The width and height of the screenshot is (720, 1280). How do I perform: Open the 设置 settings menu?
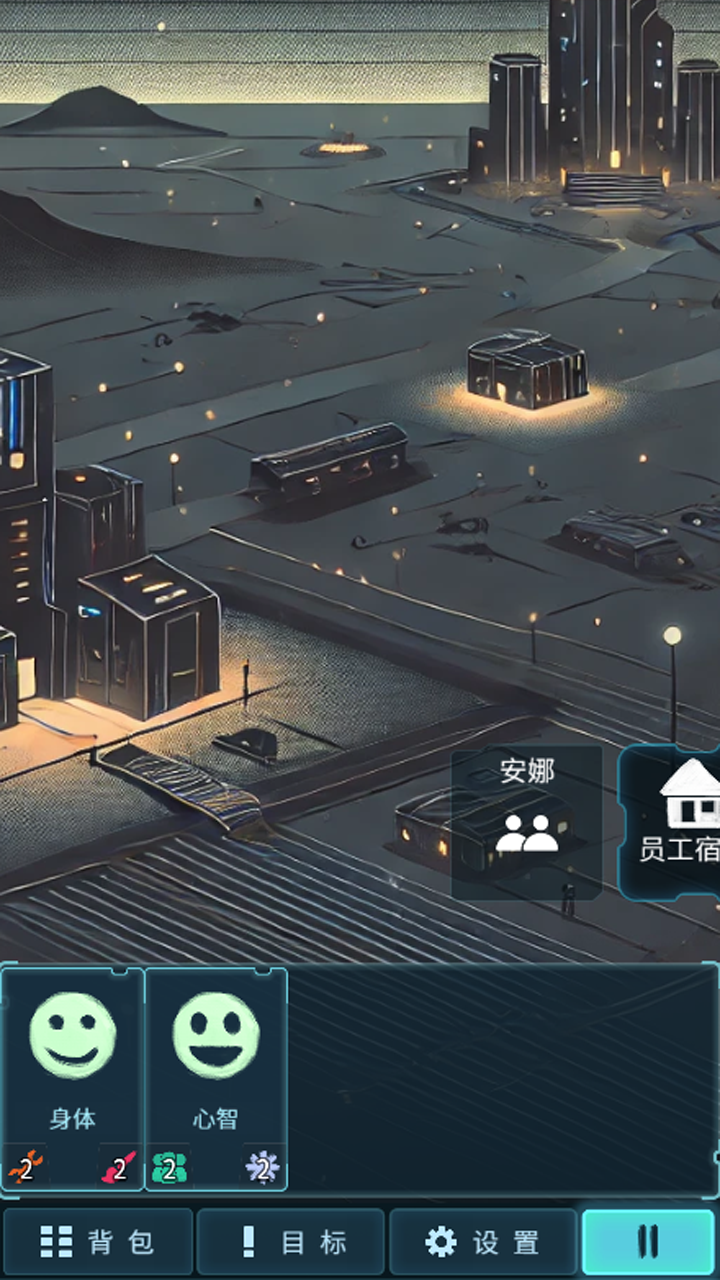[483, 1242]
